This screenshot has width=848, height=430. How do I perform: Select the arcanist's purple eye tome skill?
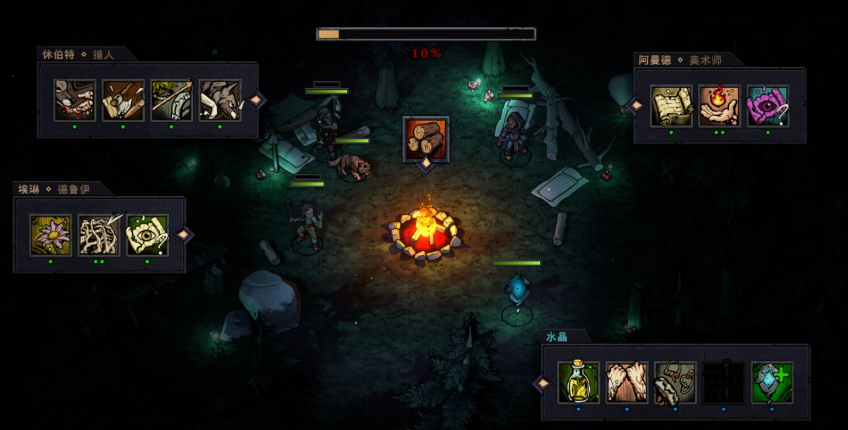(768, 106)
